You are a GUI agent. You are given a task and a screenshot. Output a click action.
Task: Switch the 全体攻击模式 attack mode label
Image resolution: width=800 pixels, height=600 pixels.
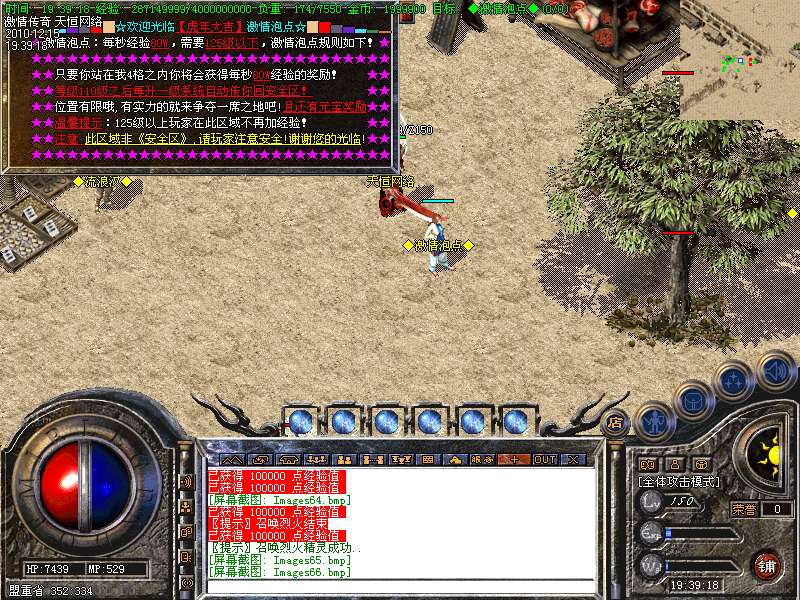(x=680, y=481)
